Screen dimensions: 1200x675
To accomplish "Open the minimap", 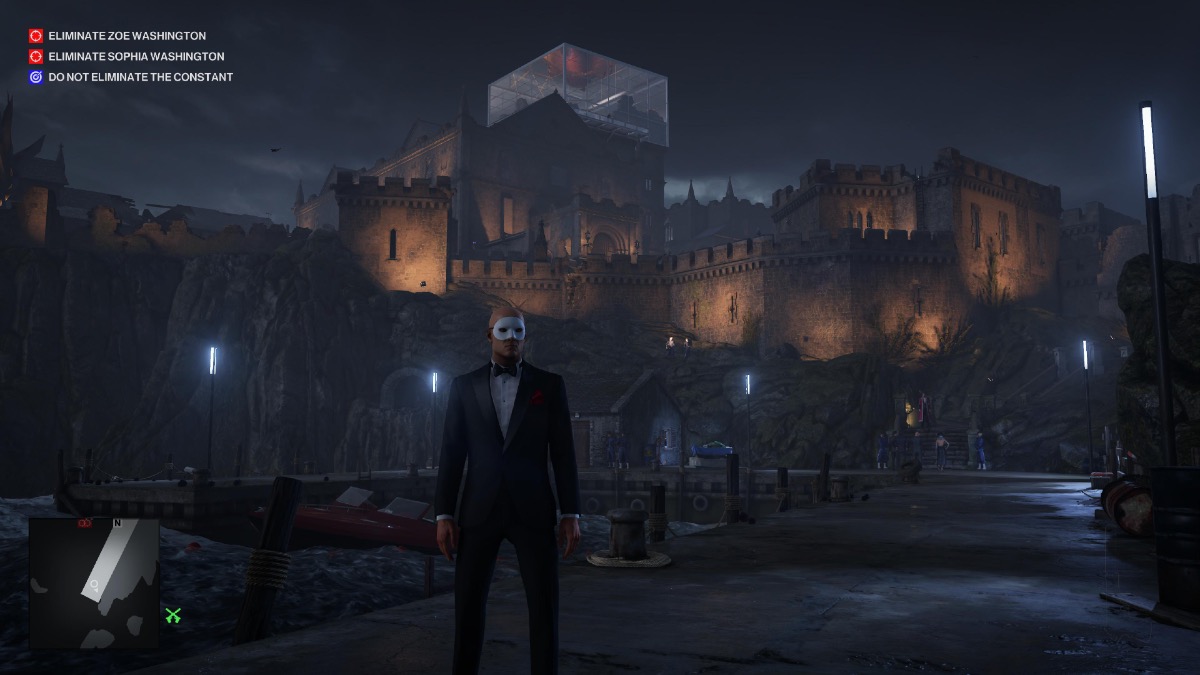I will click(x=94, y=582).
